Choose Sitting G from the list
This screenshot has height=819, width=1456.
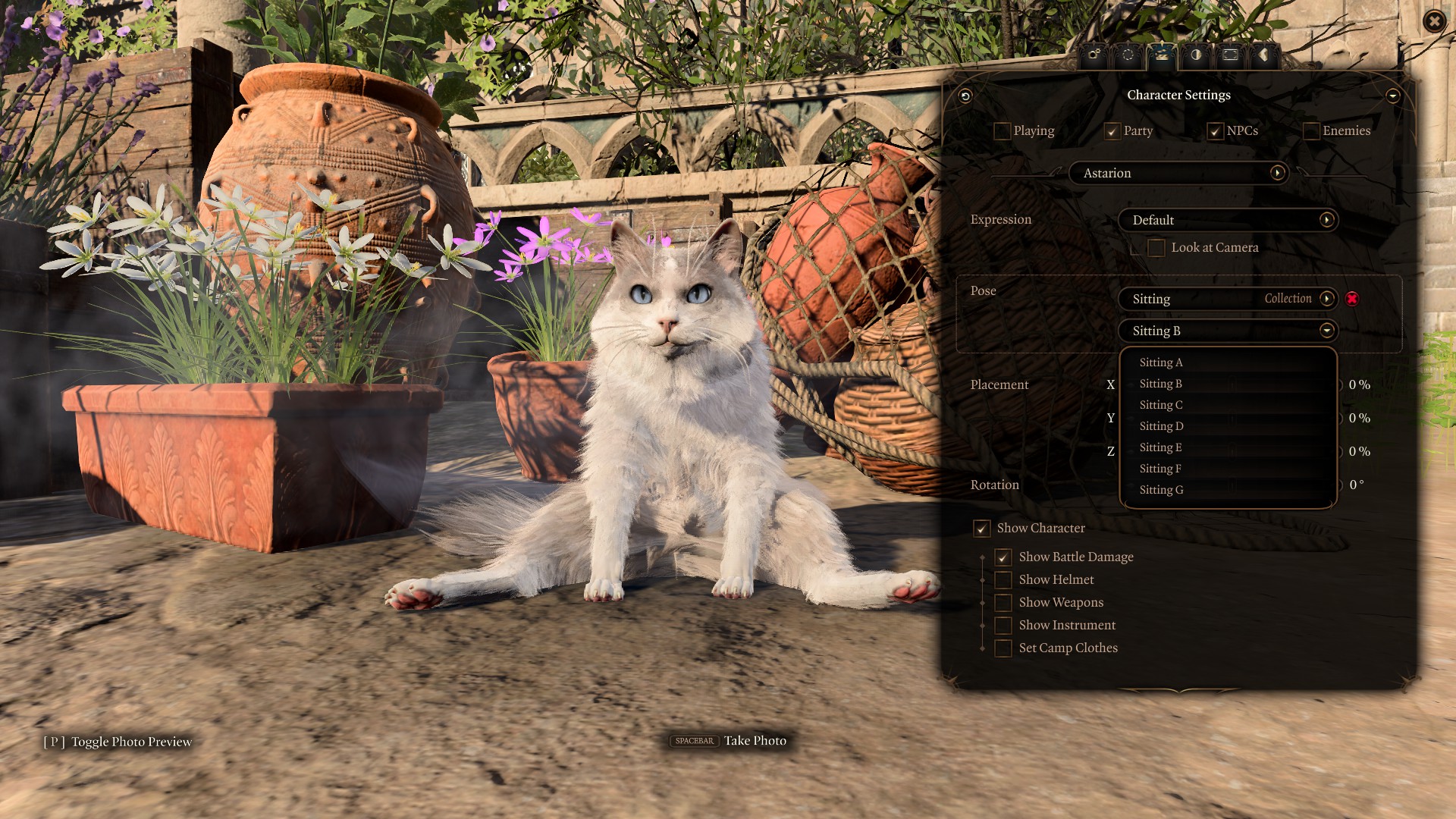point(1161,490)
